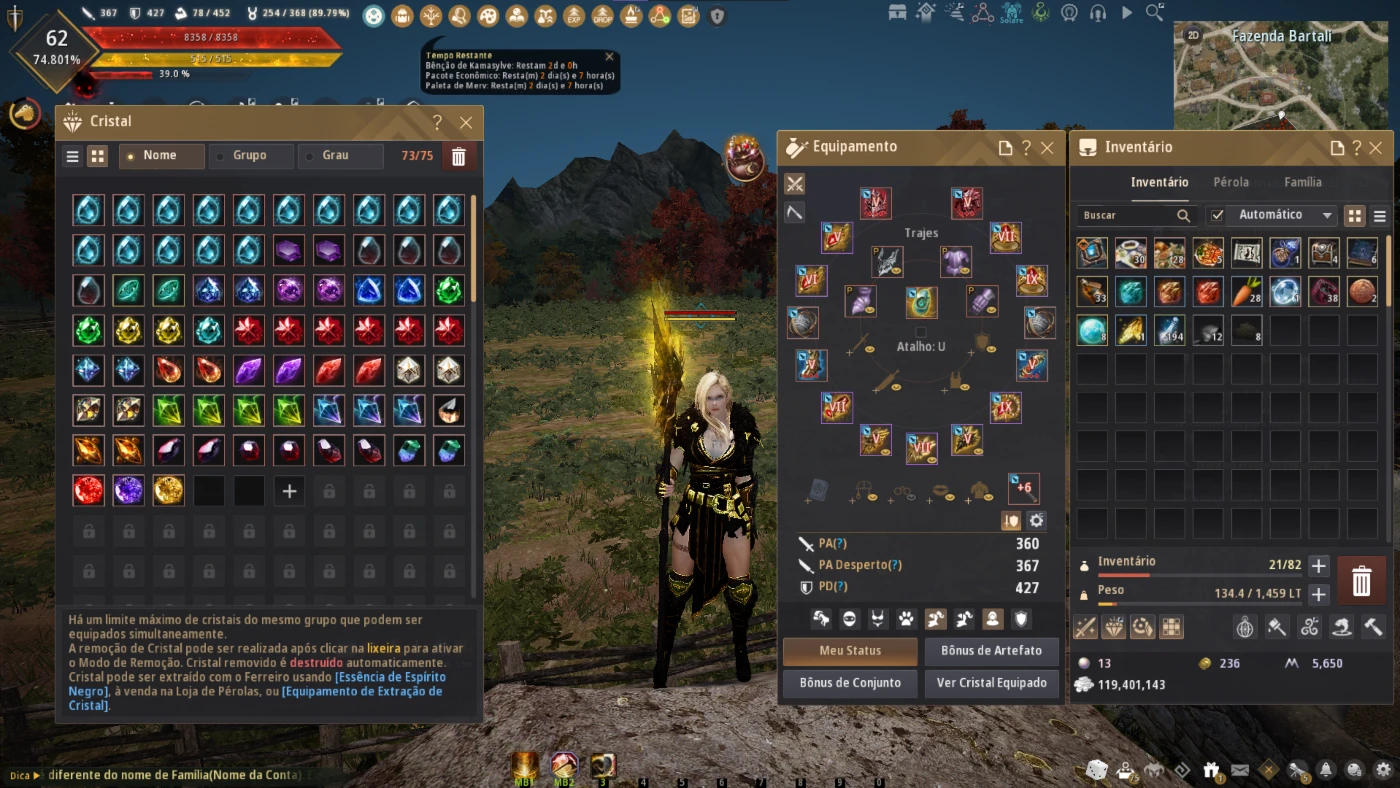Activate the crystal removal trash can

[459, 156]
